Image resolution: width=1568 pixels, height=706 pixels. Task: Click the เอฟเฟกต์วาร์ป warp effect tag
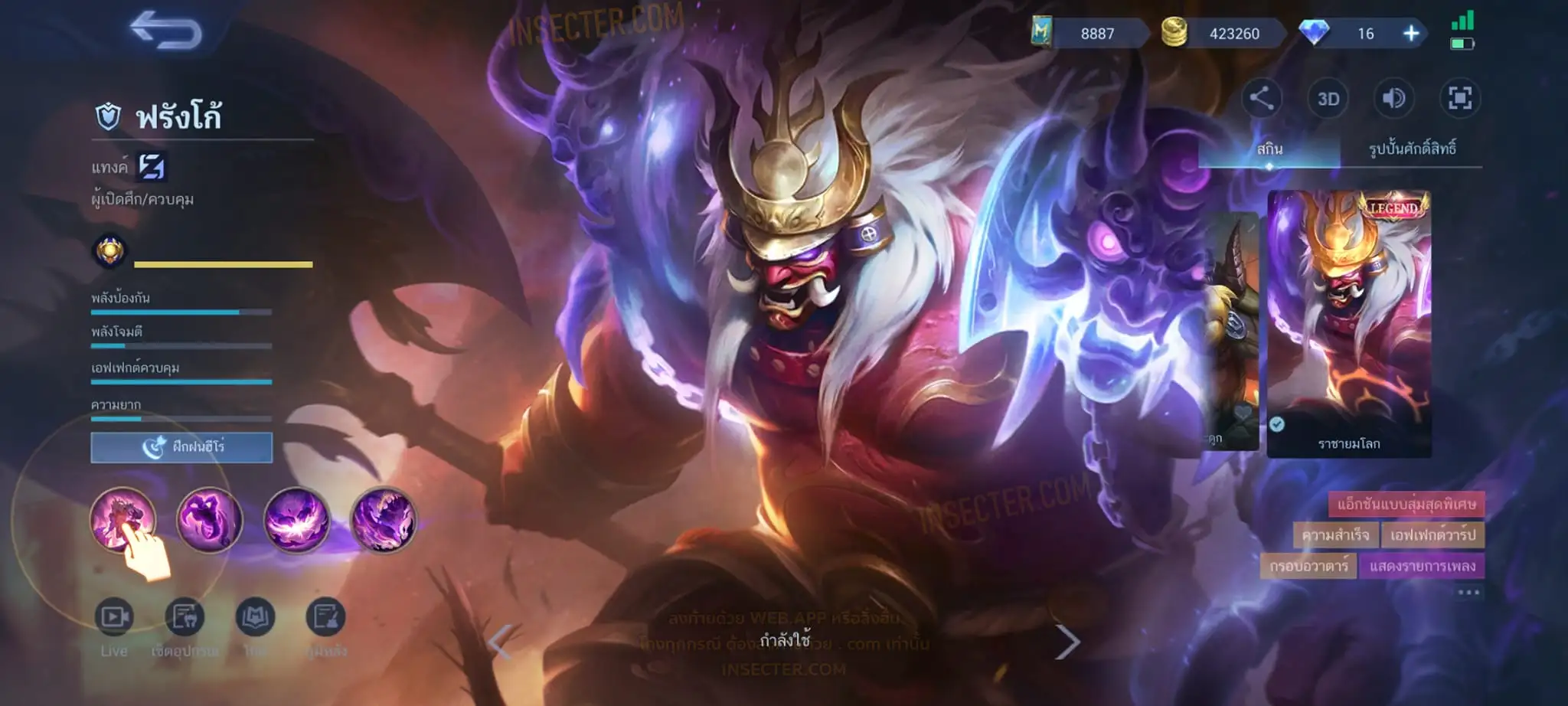1432,534
